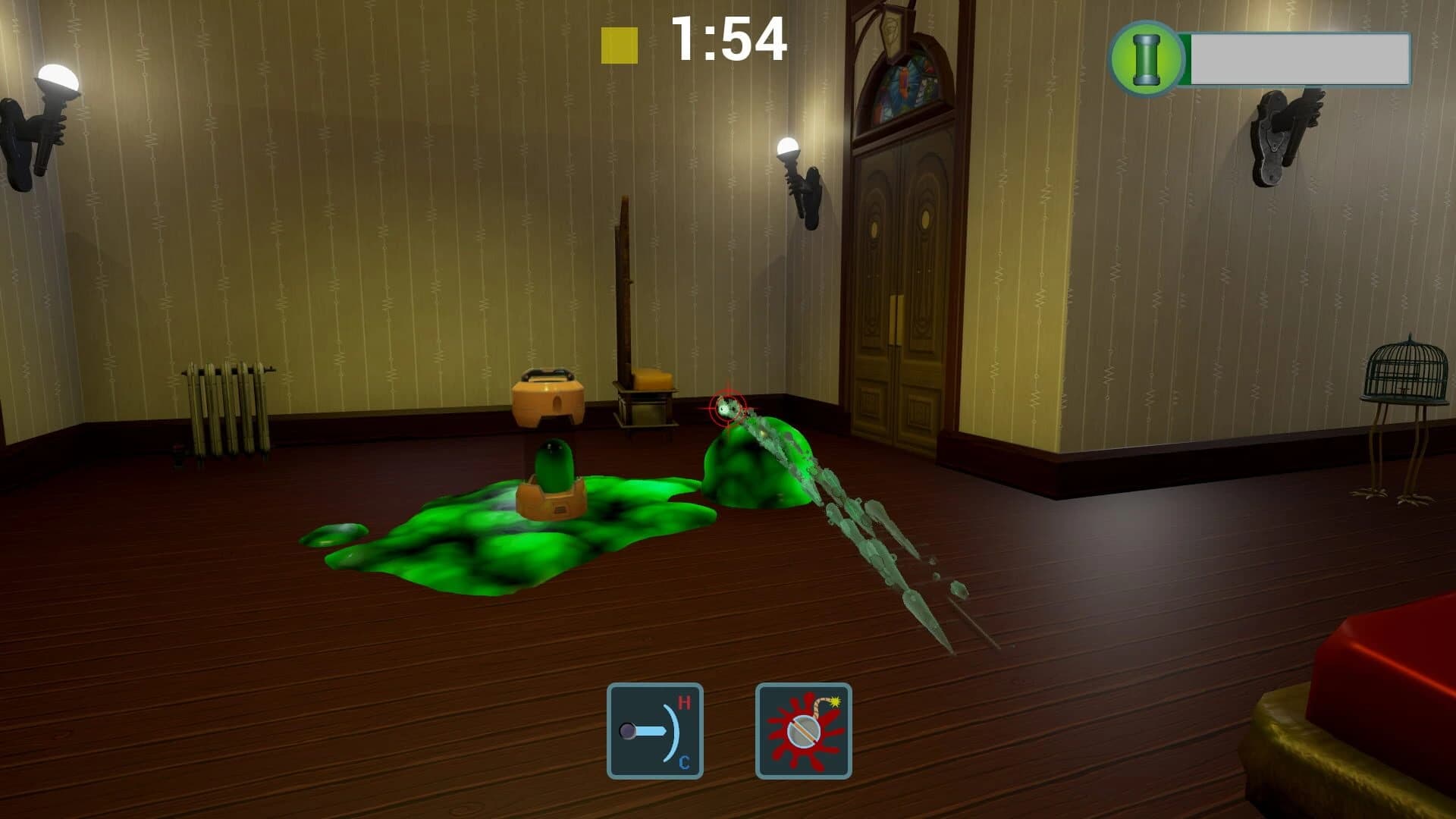Click the stained glass window above the door

point(906,83)
